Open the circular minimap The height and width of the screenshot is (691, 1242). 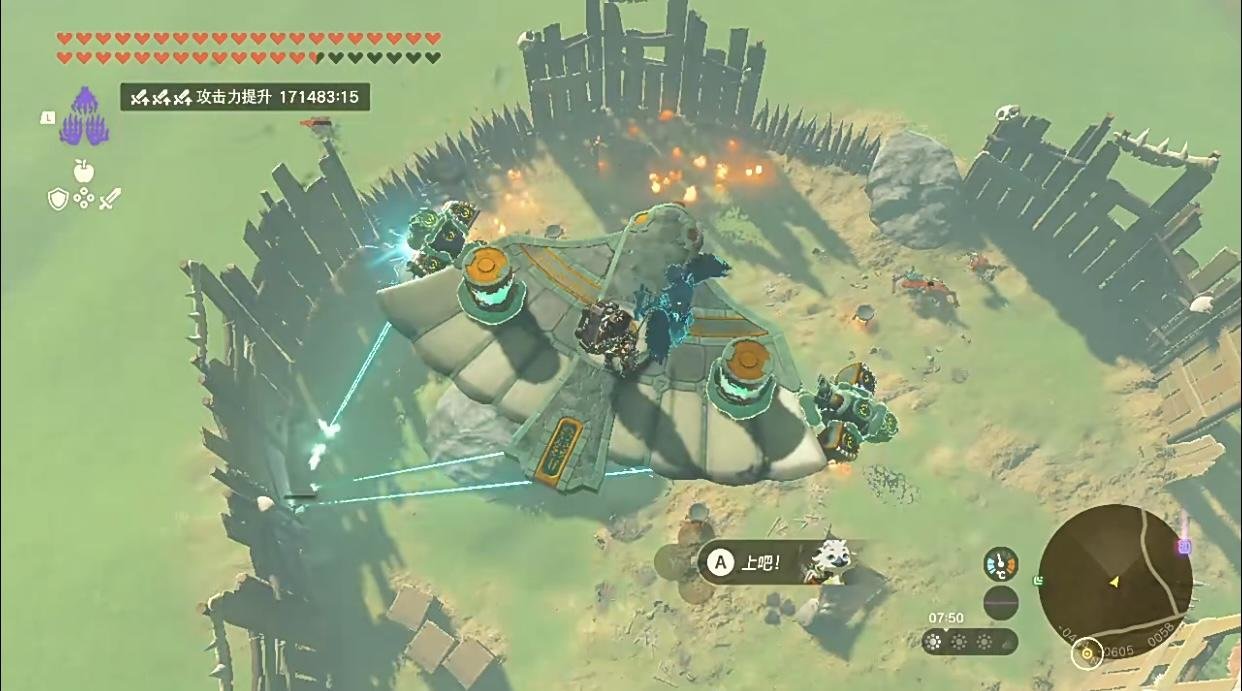coord(1114,581)
